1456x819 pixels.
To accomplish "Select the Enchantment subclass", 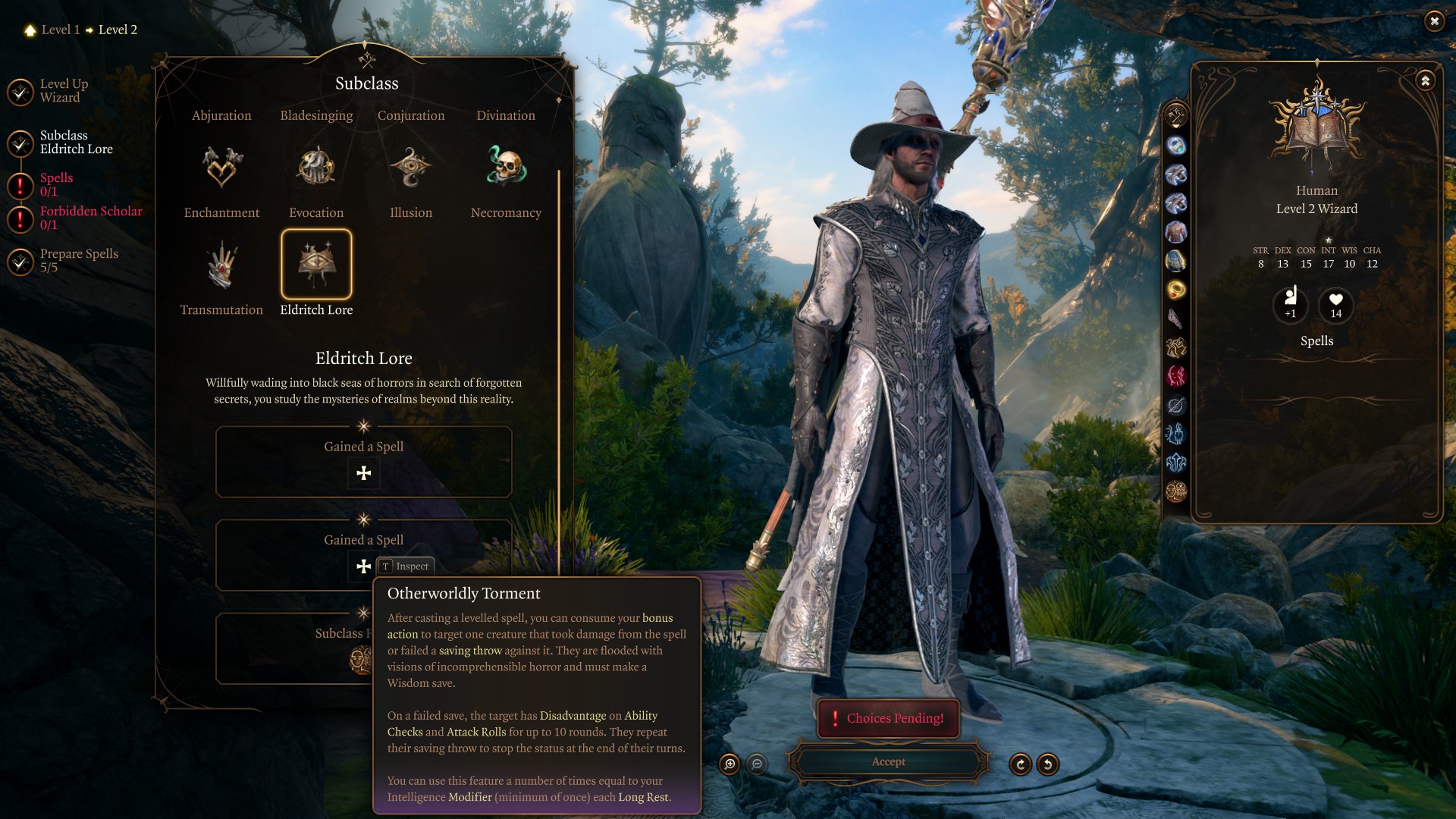I will coord(221,168).
